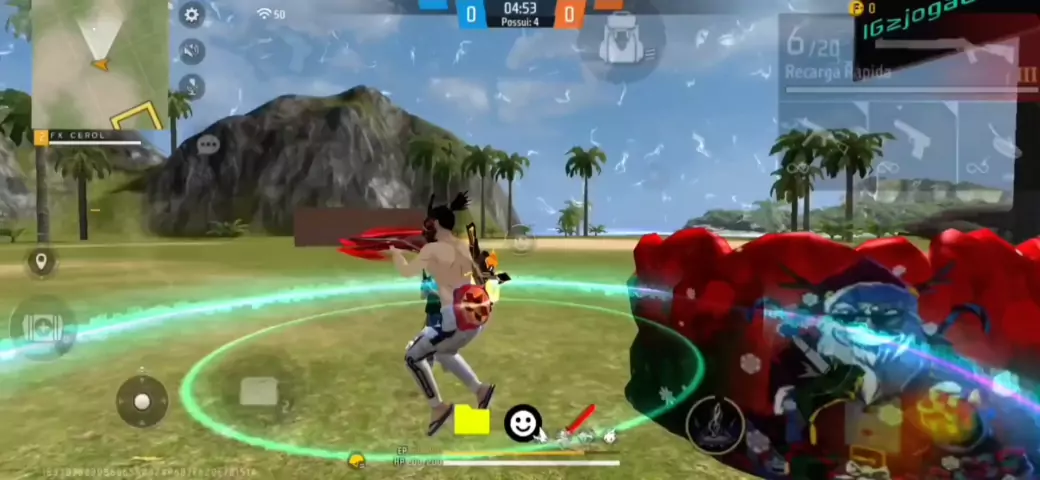Tap the yellow helmet icon
1040x480 pixels.
click(356, 459)
